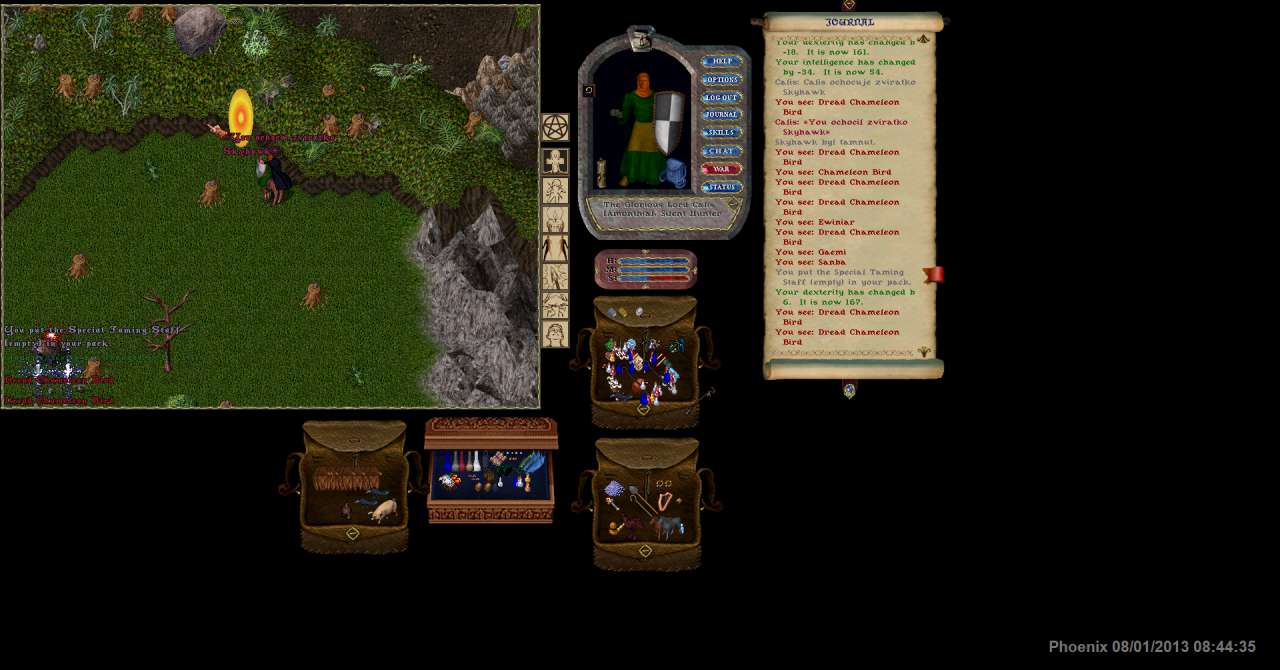Select the harp in the lower right backpack
This screenshot has width=1280, height=670.
pyautogui.click(x=663, y=497)
